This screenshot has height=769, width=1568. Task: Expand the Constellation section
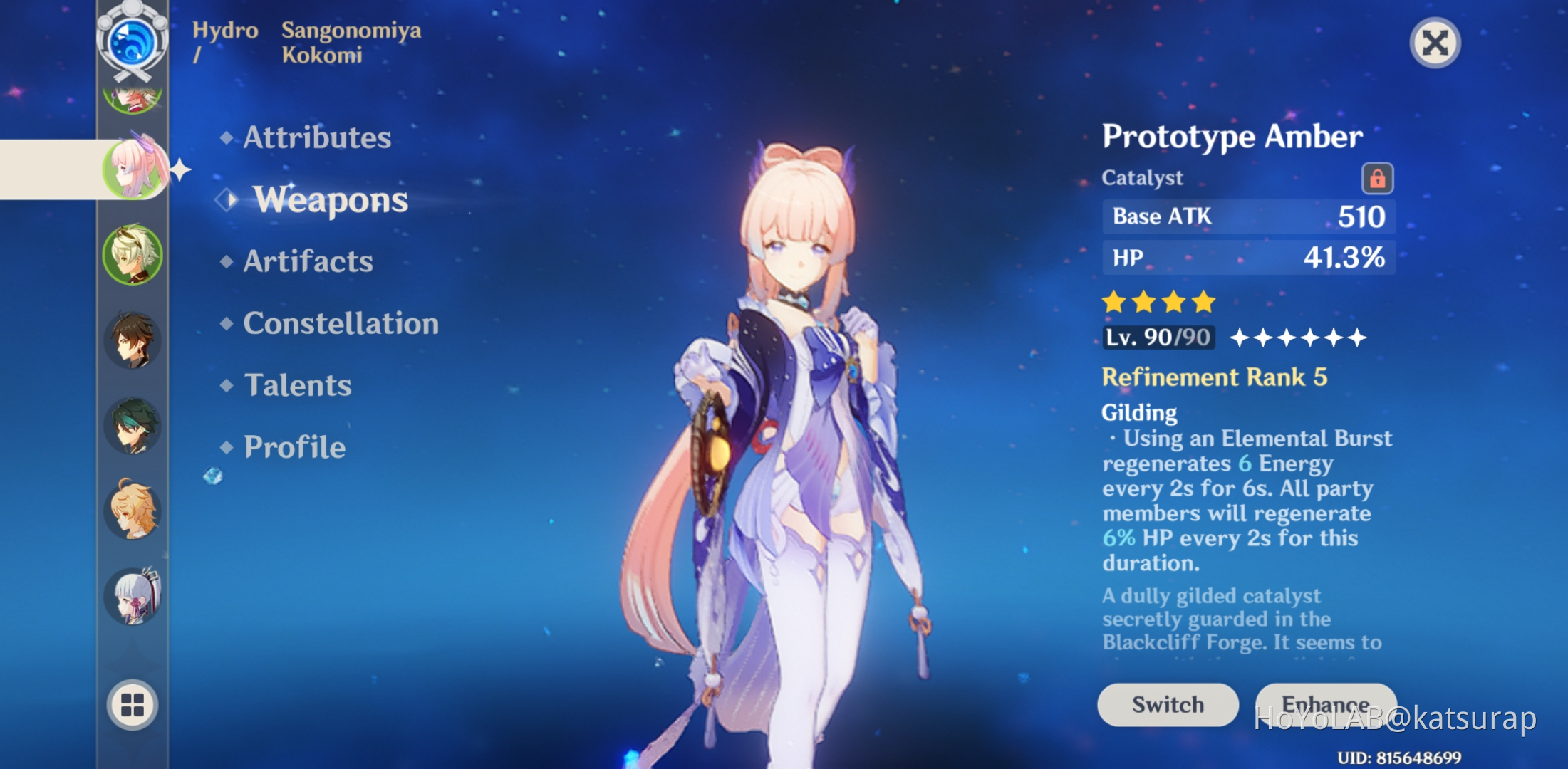pyautogui.click(x=340, y=324)
